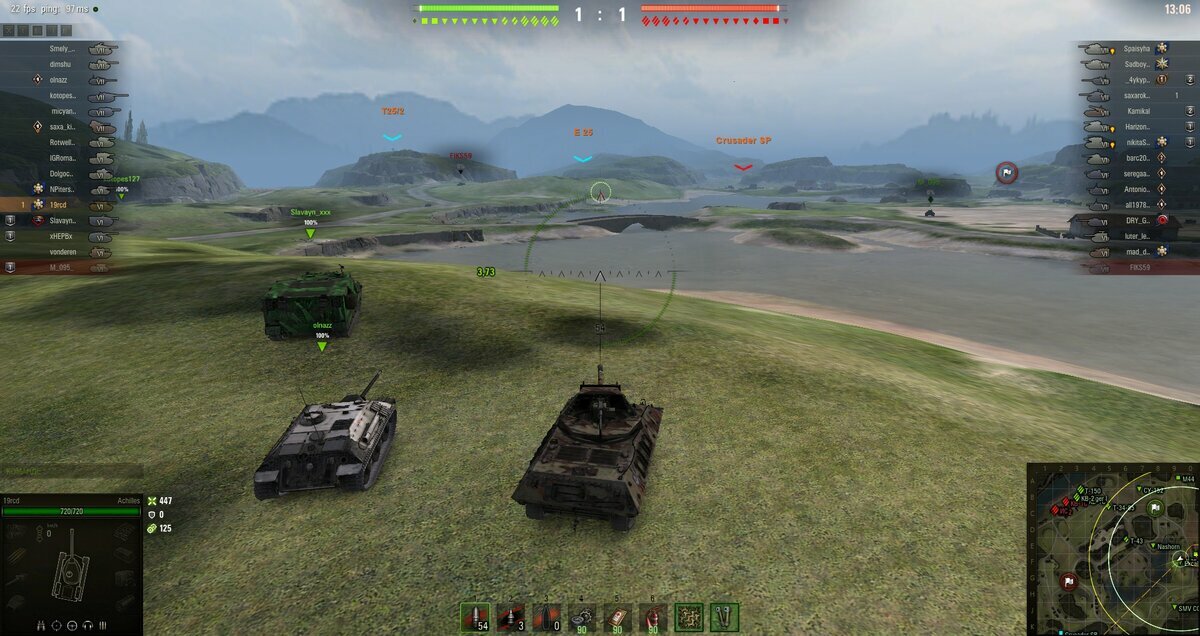1200x636 pixels.
Task: Pick Slavayn in the allied player list
Action: (x=62, y=220)
